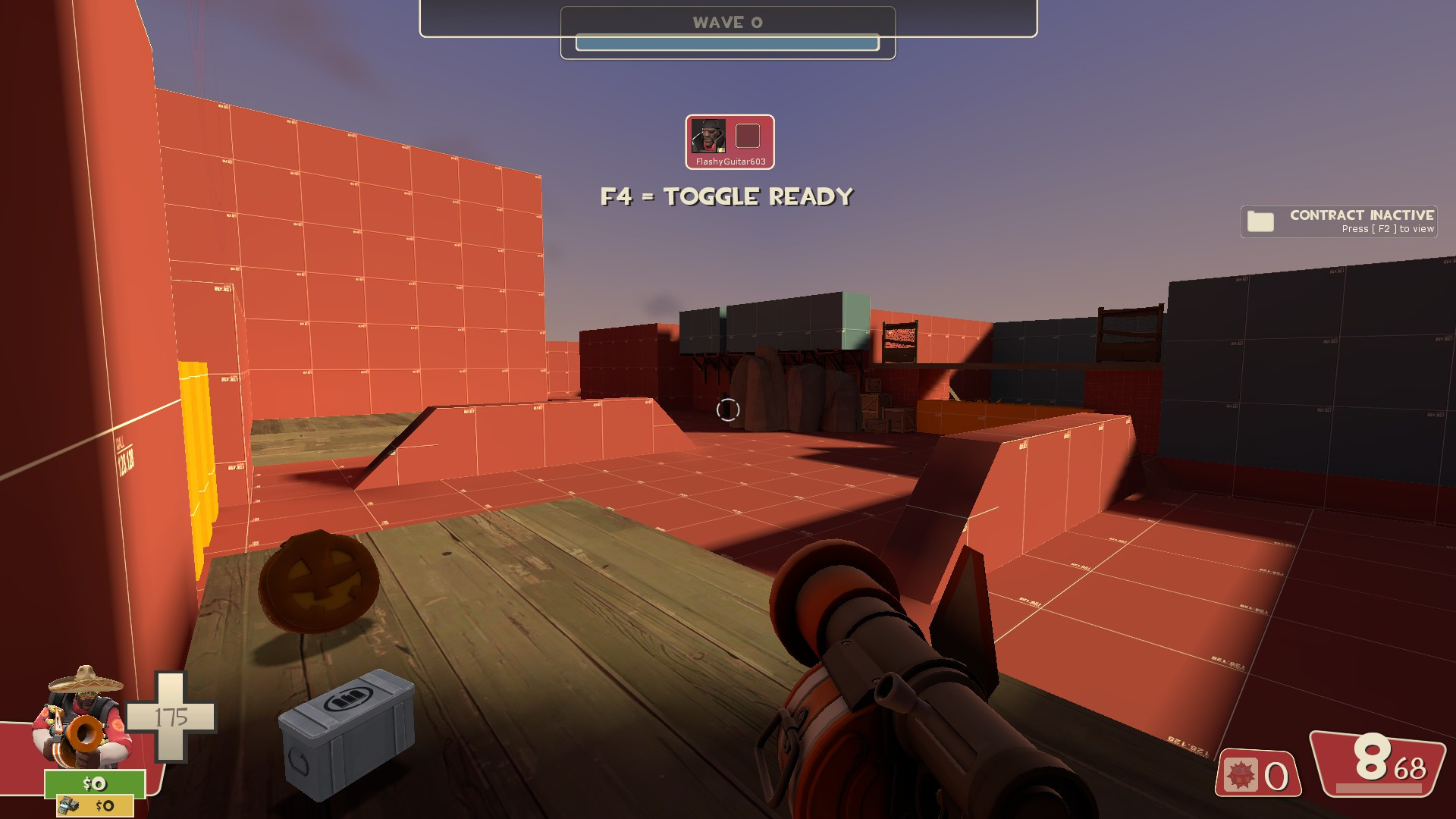The width and height of the screenshot is (1456, 819).
Task: Toggle ready status beside FlashyGuitar603's avatar
Action: (748, 136)
